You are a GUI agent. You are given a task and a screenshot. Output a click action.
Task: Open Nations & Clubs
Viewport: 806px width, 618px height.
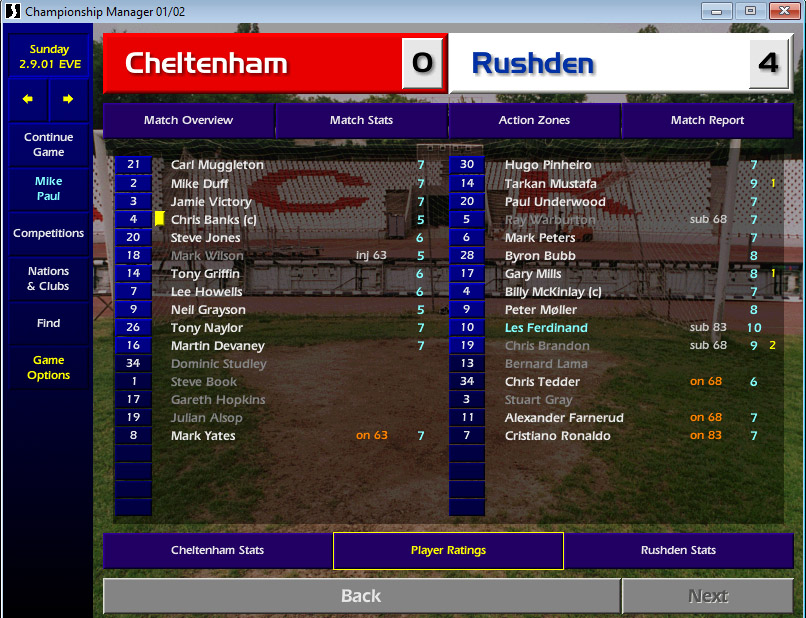click(48, 278)
